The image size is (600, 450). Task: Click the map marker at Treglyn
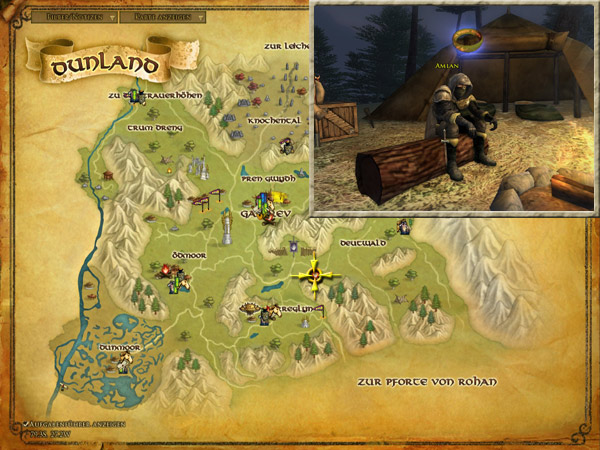(264, 314)
